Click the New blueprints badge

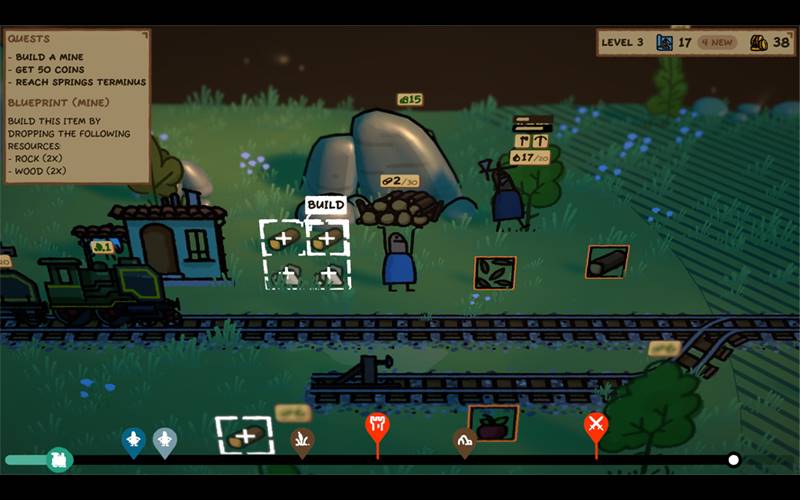[716, 42]
